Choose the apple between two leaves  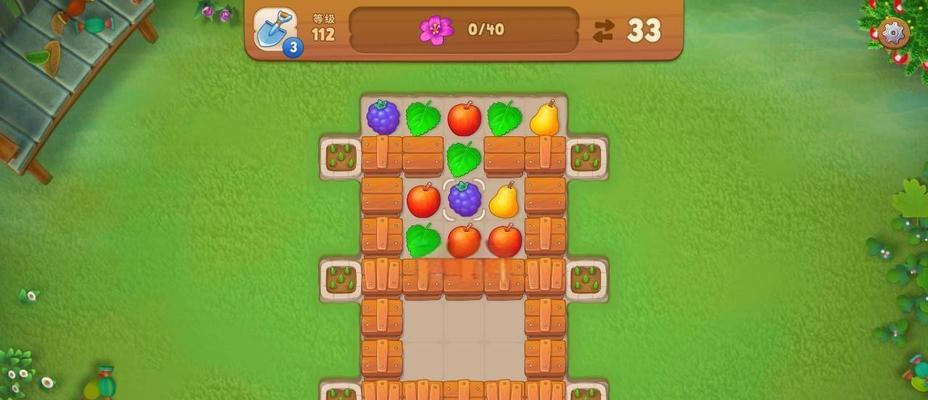[464, 118]
